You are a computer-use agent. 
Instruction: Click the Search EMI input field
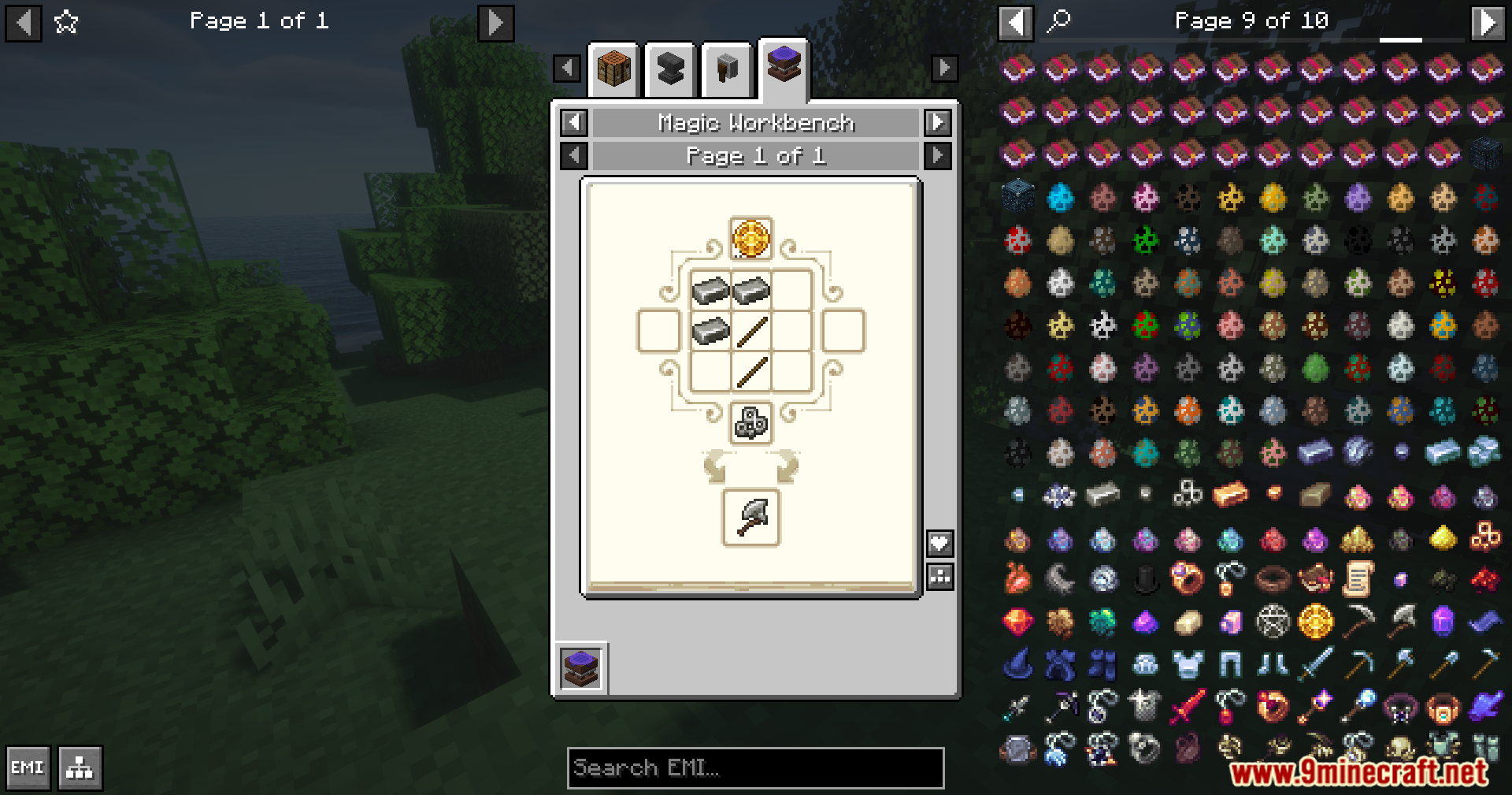click(x=754, y=768)
